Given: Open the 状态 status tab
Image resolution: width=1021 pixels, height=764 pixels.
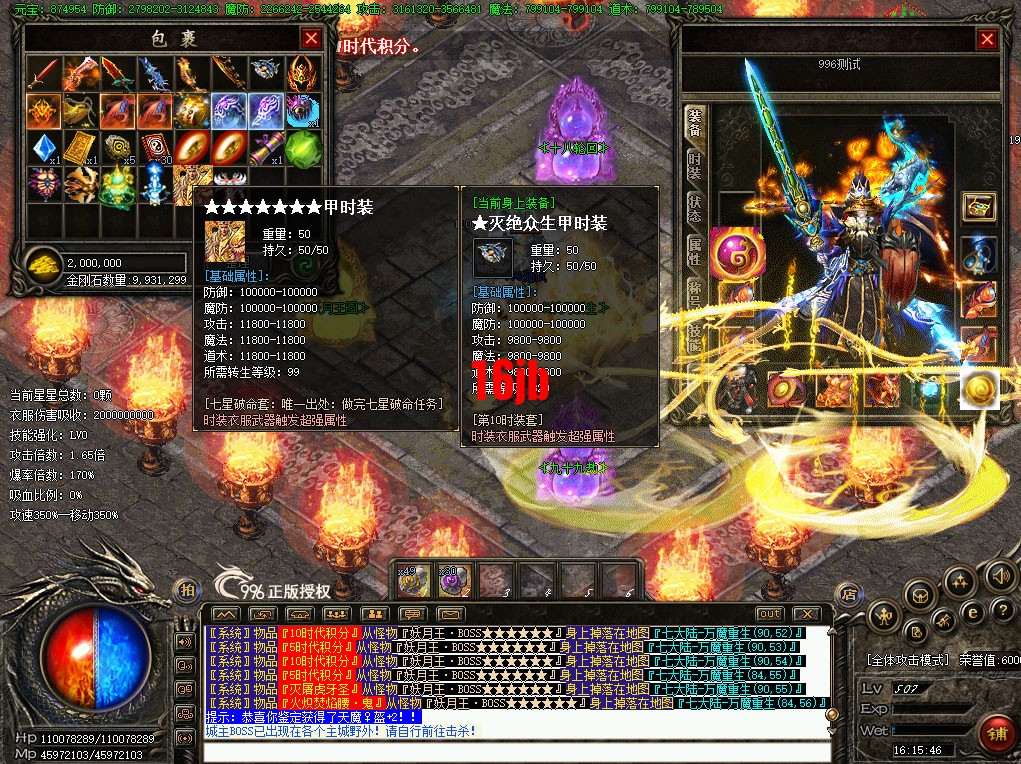Looking at the screenshot, I should [x=694, y=208].
